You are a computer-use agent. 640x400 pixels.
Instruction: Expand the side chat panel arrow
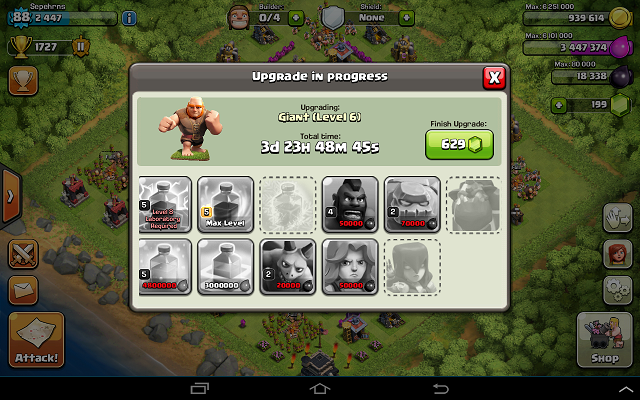click(10, 196)
